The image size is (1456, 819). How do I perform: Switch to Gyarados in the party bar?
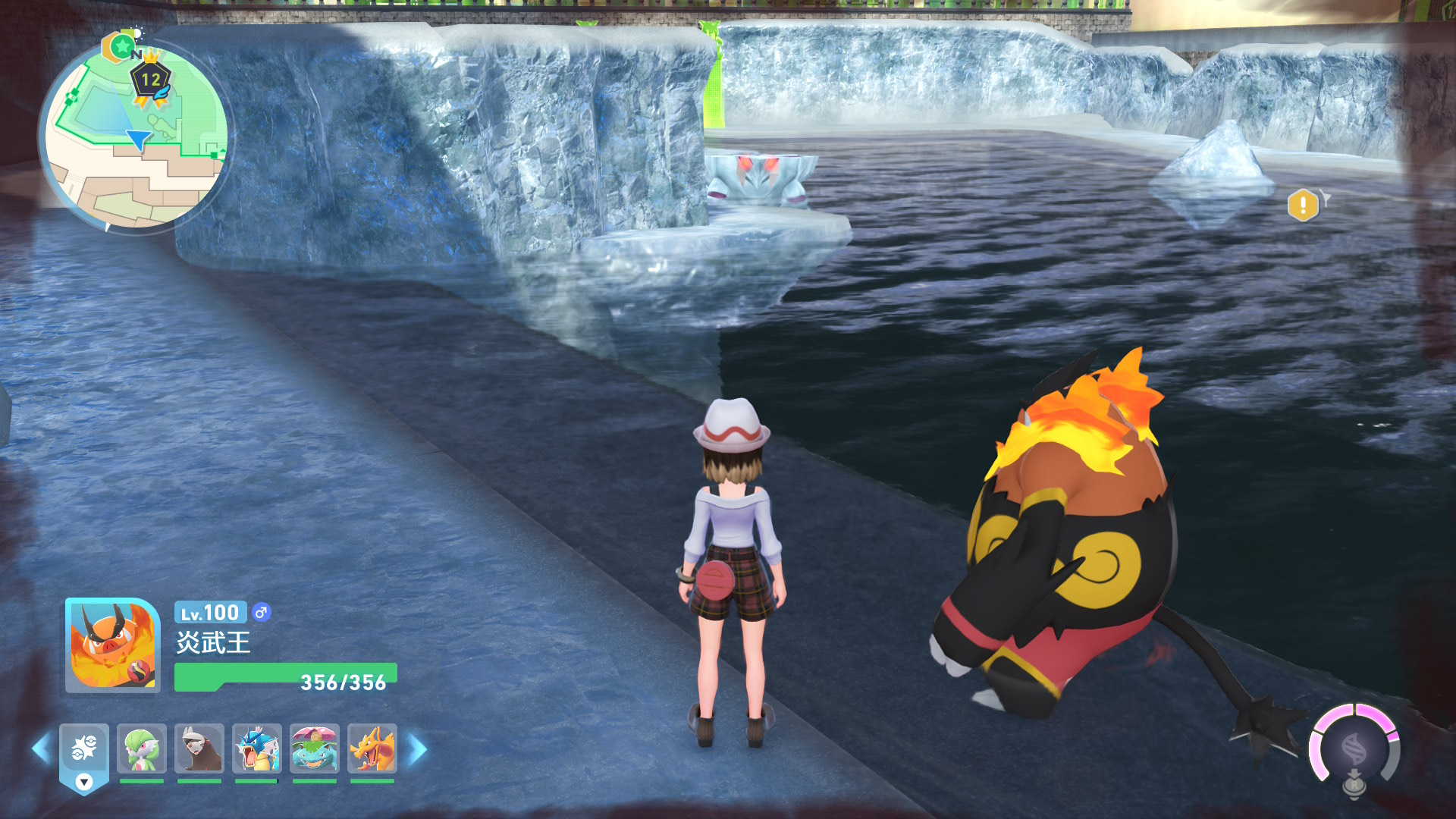[257, 750]
